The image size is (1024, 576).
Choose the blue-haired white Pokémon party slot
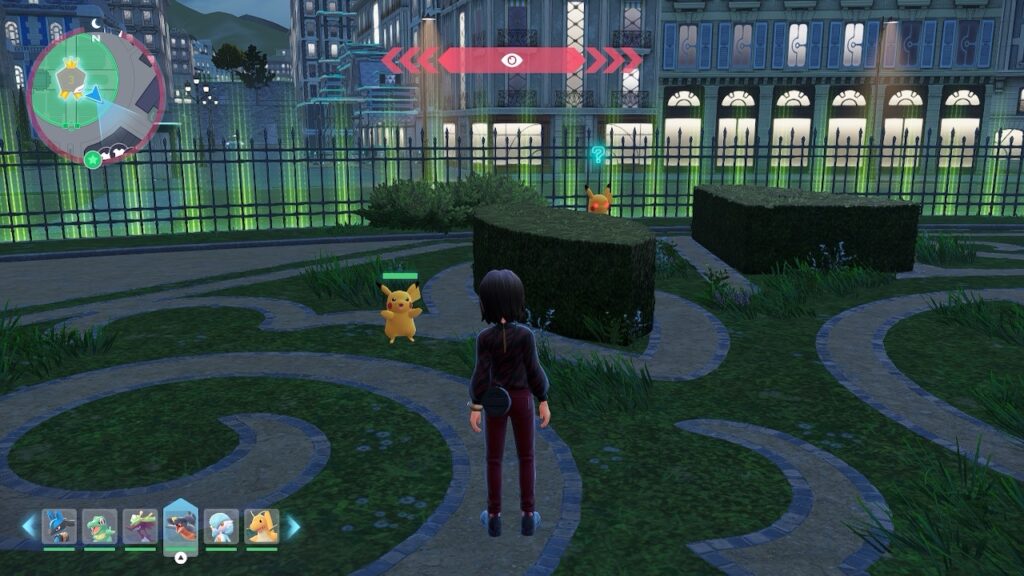point(221,526)
